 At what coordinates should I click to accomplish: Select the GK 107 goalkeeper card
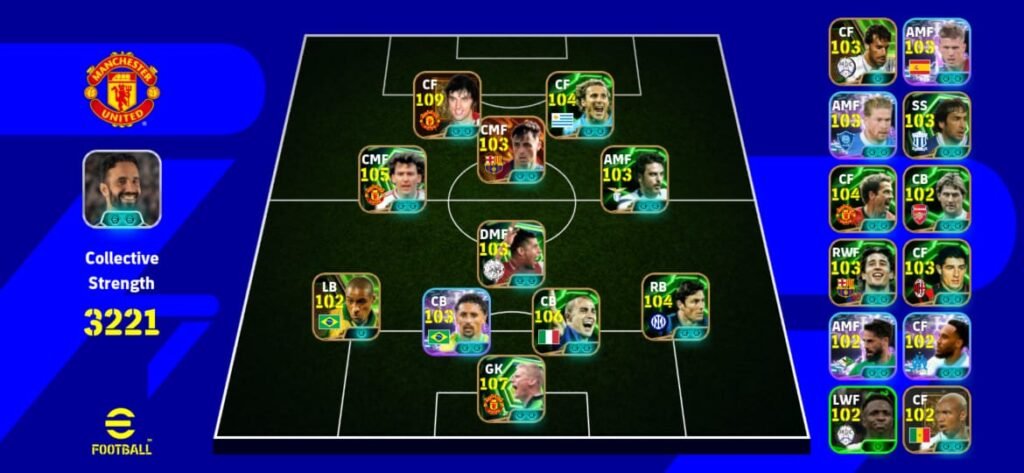[511, 389]
